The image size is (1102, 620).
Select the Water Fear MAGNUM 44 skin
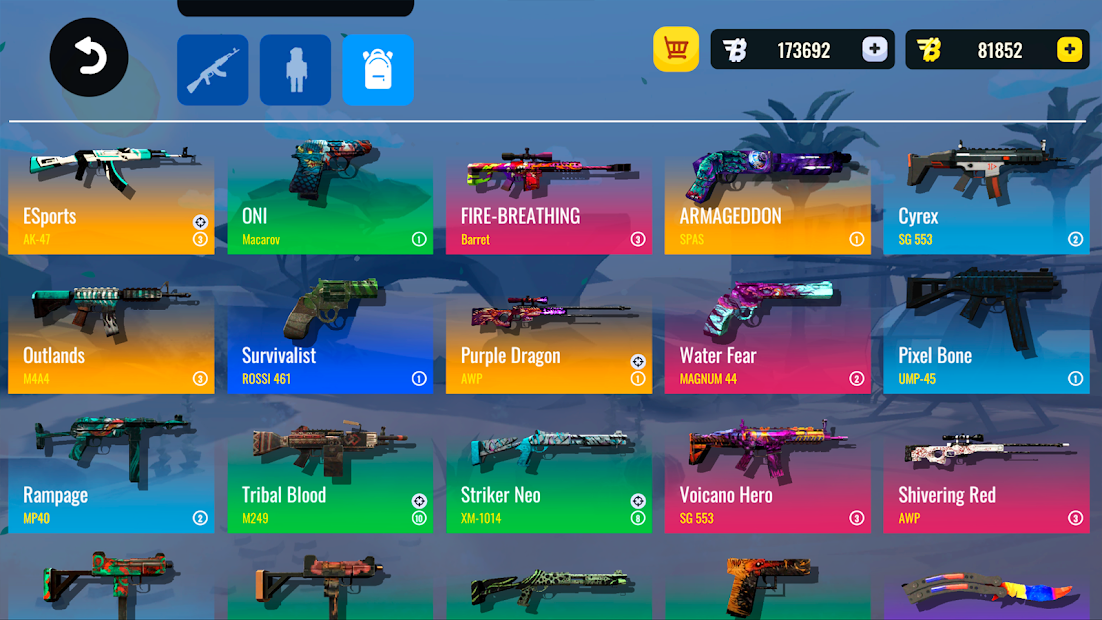(767, 338)
